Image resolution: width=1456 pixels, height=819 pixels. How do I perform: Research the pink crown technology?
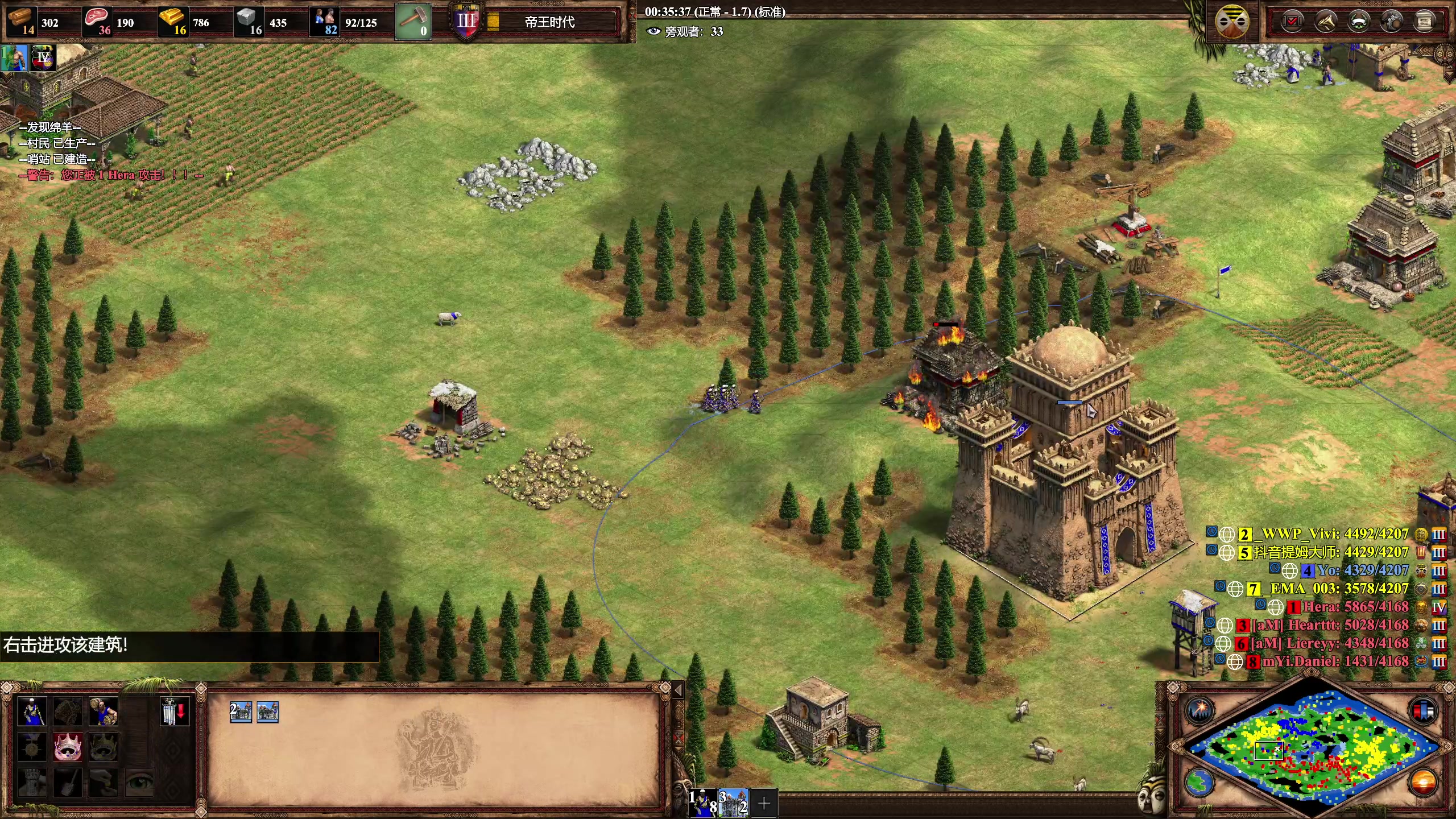(68, 747)
